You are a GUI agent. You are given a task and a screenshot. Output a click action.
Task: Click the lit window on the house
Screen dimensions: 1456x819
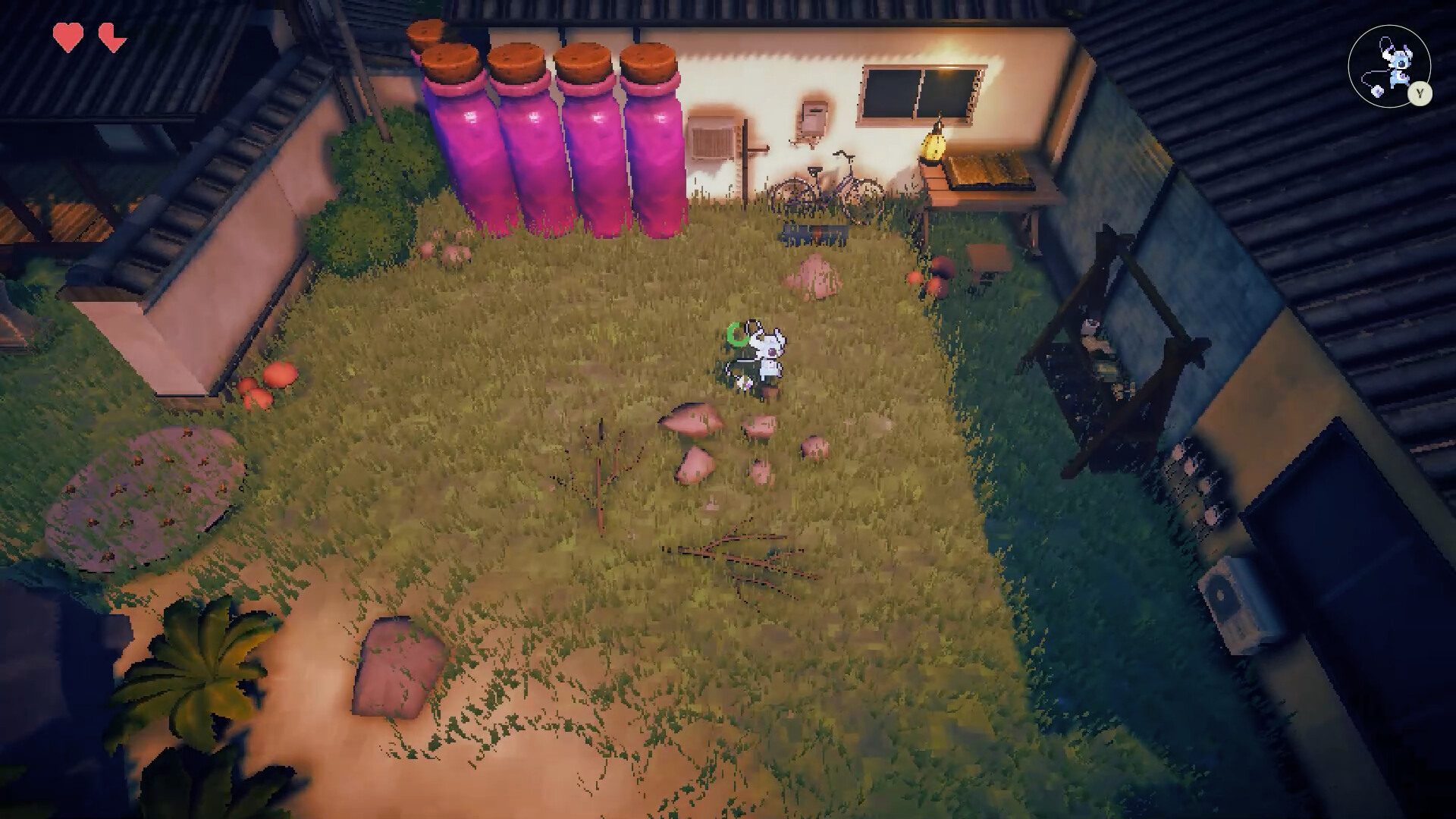(x=918, y=91)
